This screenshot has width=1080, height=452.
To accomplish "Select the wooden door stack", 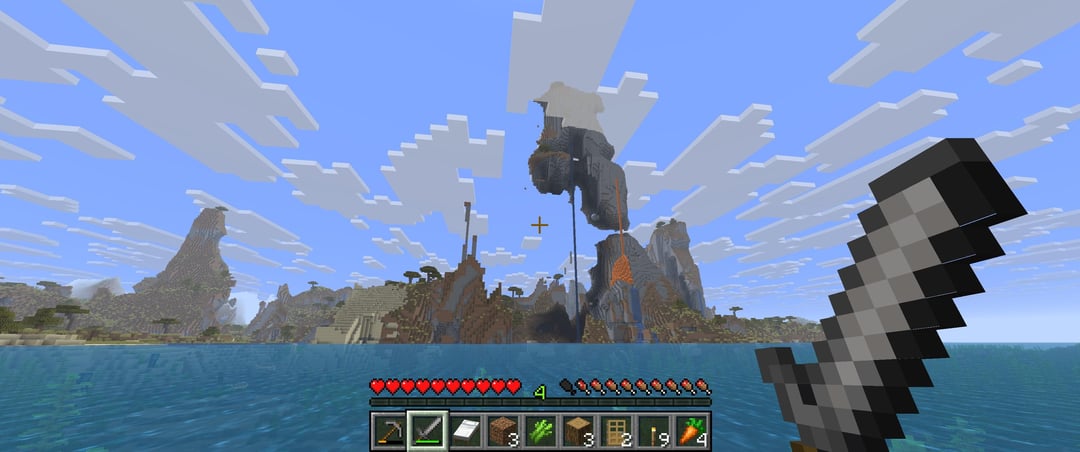I will pos(616,431).
